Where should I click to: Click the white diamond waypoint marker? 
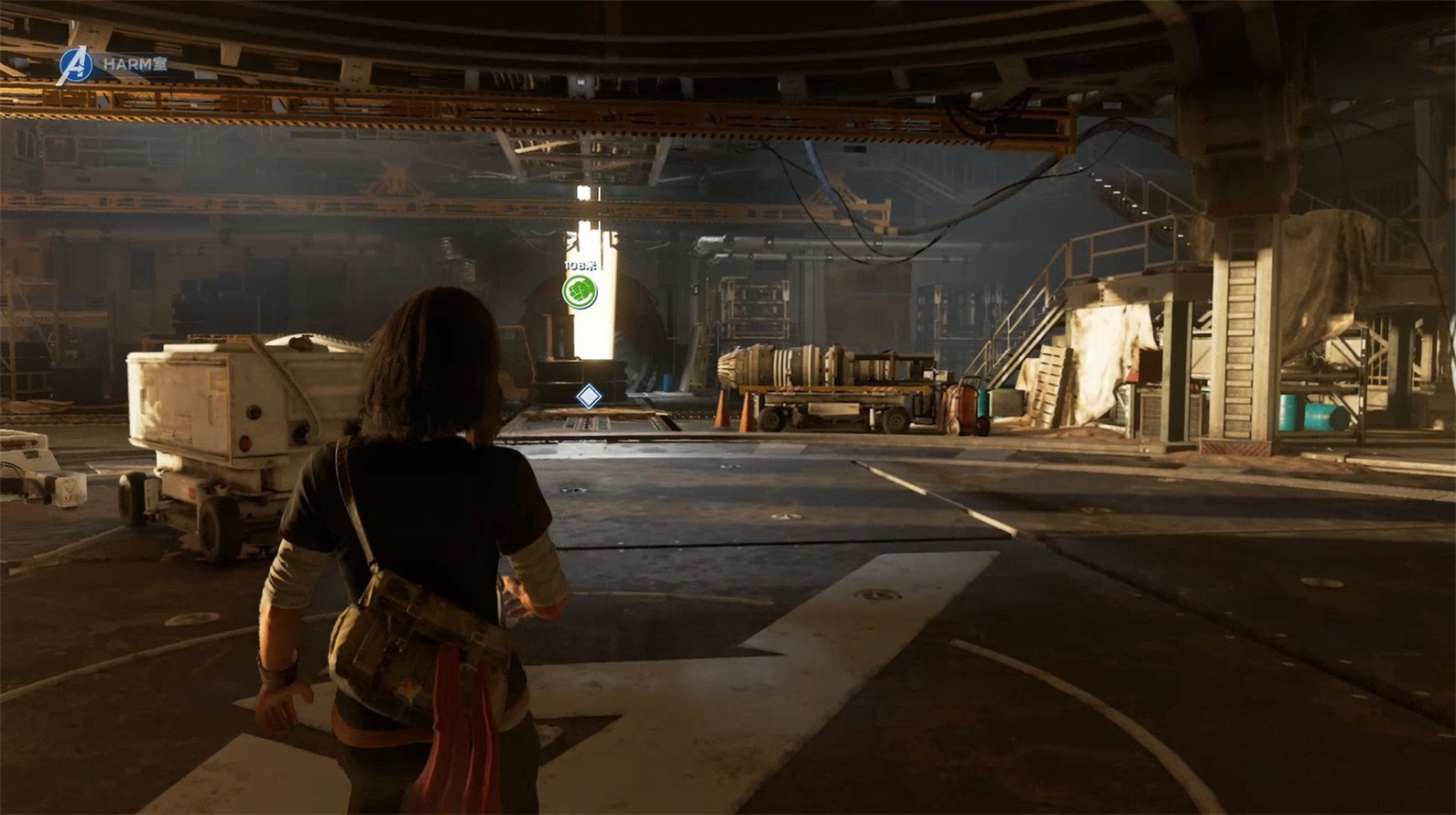588,397
